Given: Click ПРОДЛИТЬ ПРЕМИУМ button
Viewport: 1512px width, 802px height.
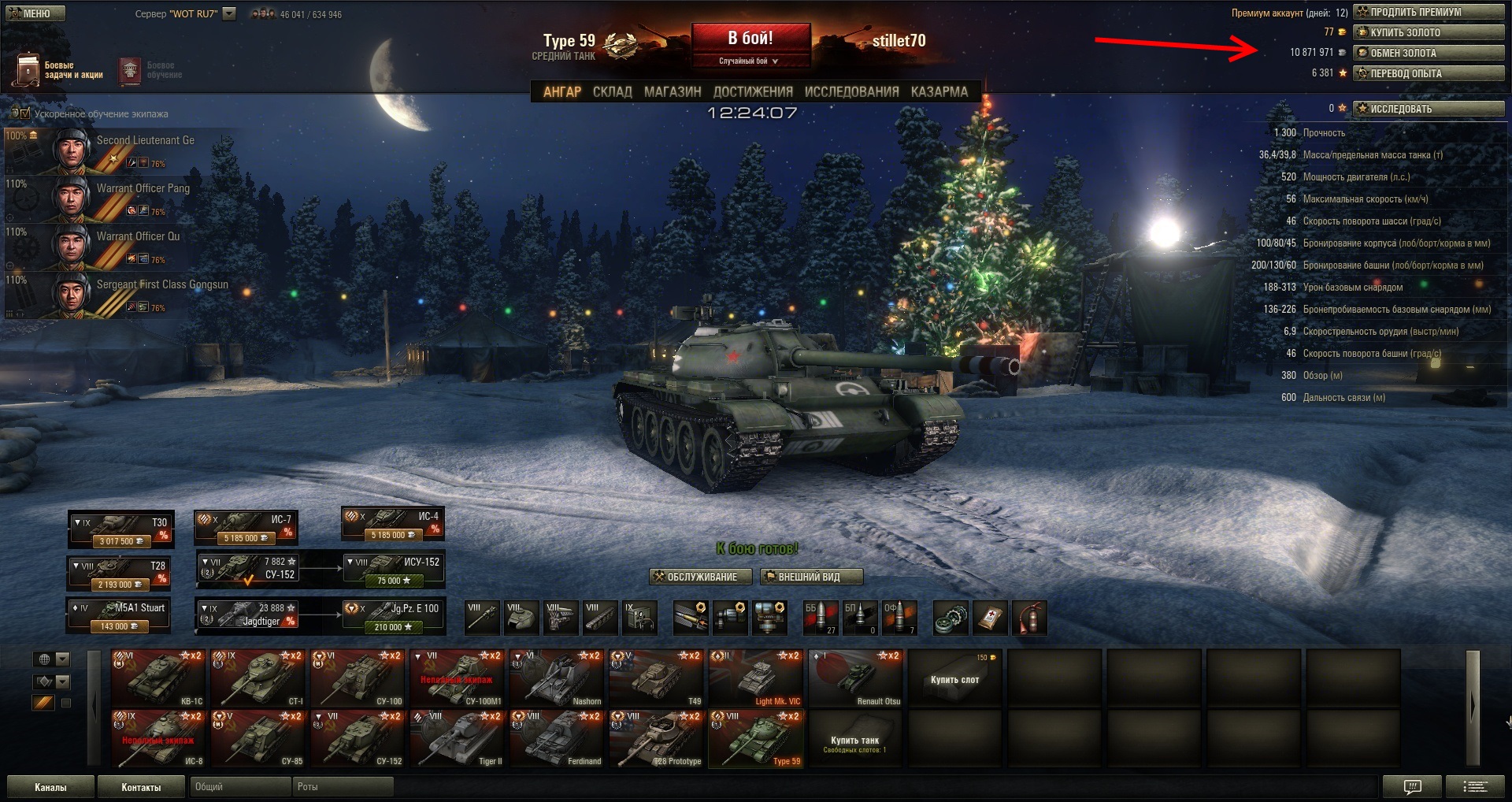Looking at the screenshot, I should pyautogui.click(x=1429, y=12).
